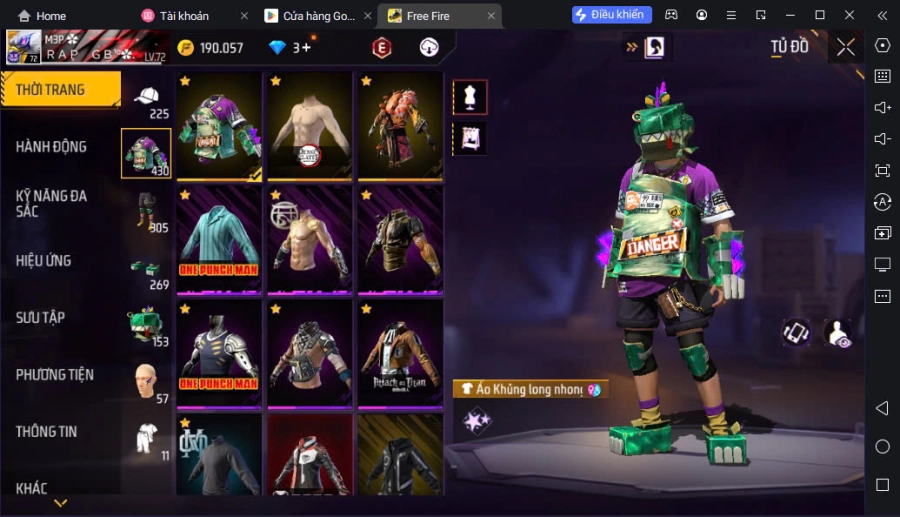Close the wardrobe with the X button
The width and height of the screenshot is (900, 517).
click(x=846, y=47)
